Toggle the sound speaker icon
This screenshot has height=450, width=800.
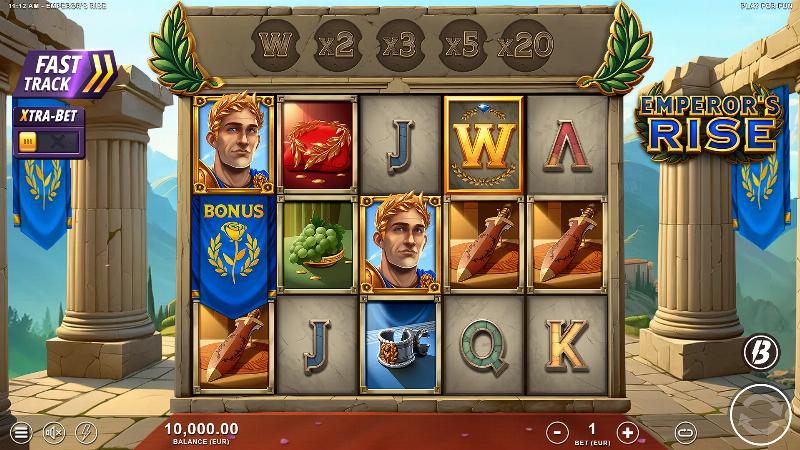[x=53, y=433]
